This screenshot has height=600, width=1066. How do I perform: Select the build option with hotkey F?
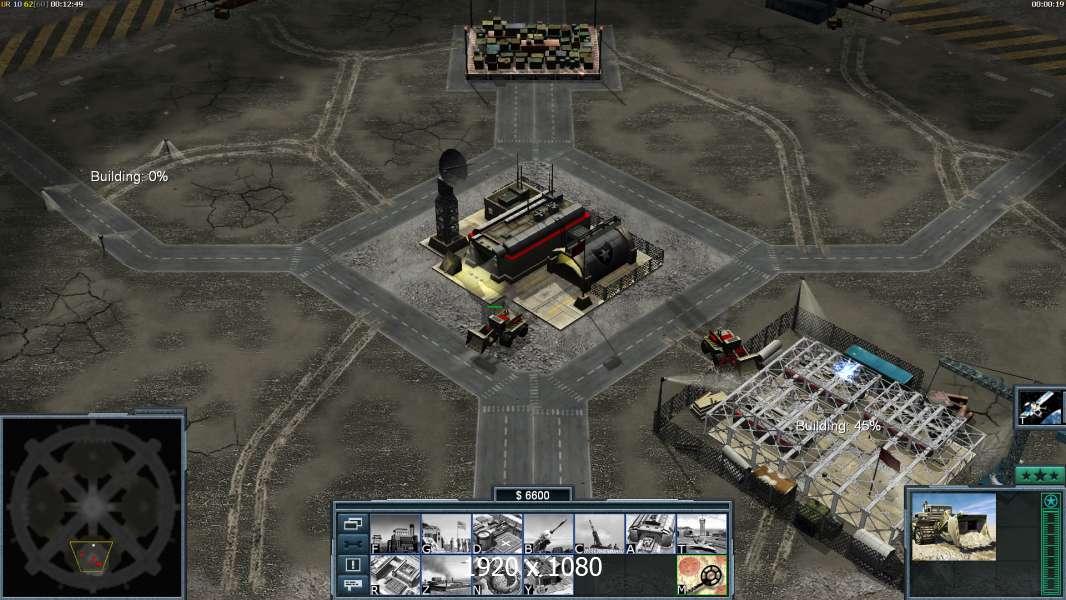point(395,534)
